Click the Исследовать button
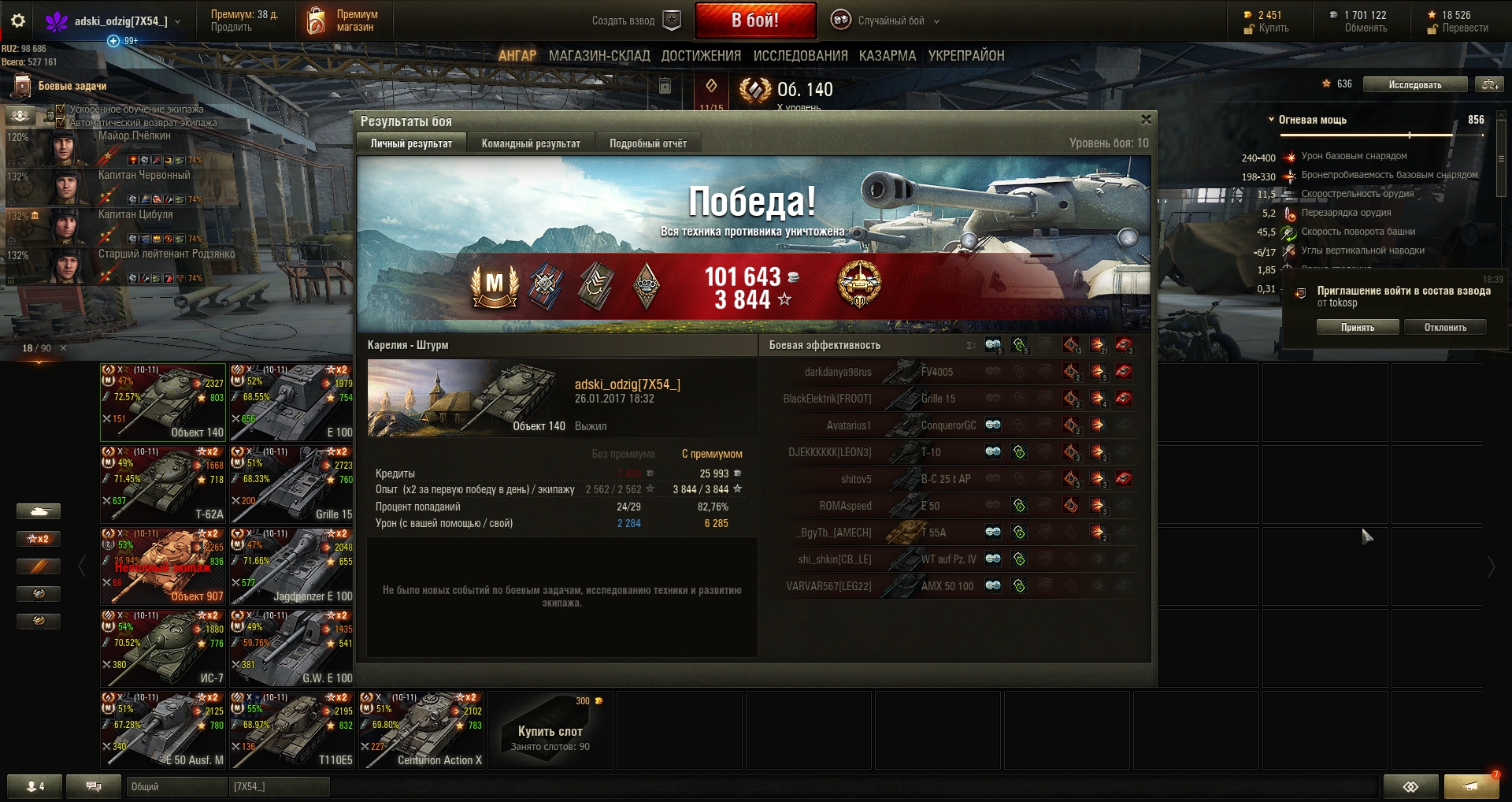Image resolution: width=1512 pixels, height=802 pixels. pos(1414,85)
